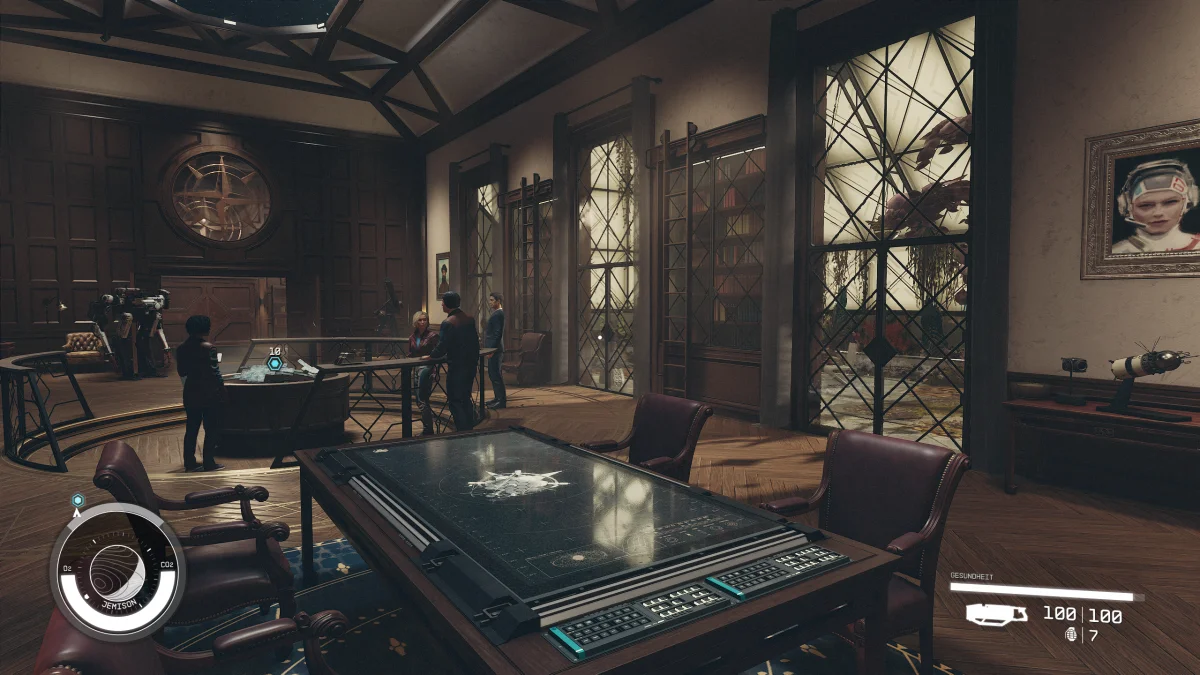1200x675 pixels.
Task: Select the grenade icon
Action: 1072,635
